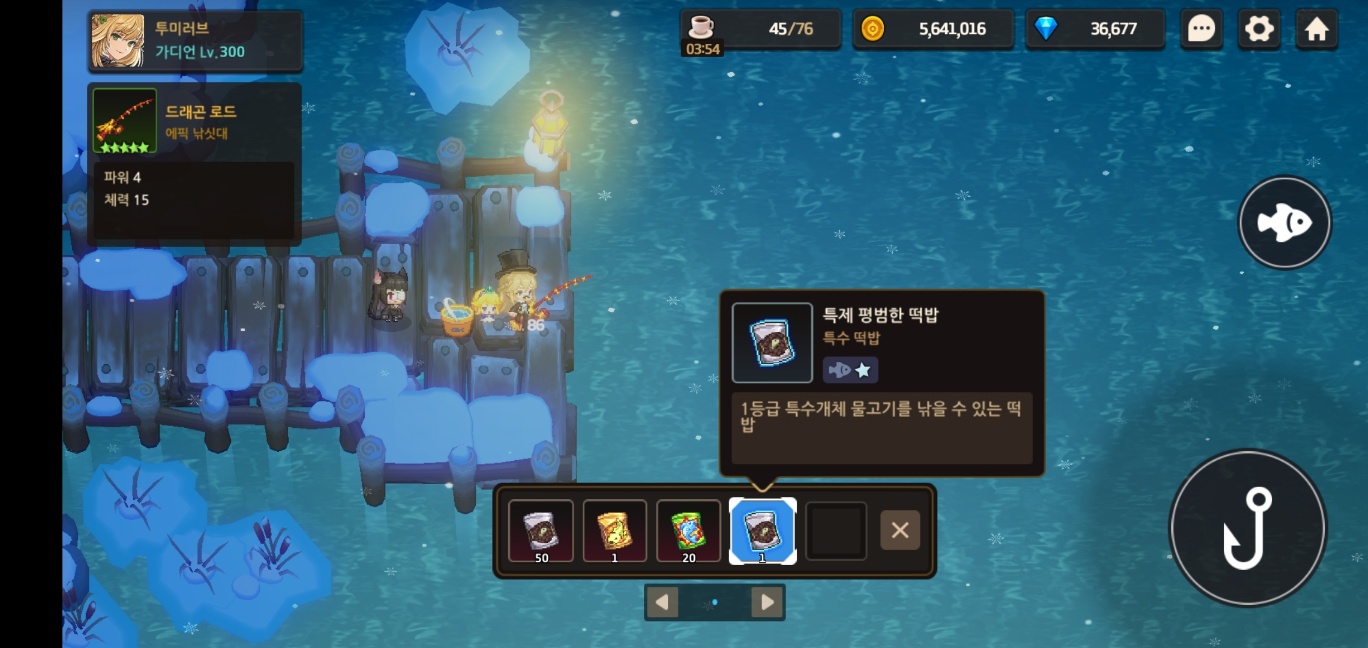The image size is (1368, 648).
Task: Close the bait selection bar
Action: [x=899, y=530]
